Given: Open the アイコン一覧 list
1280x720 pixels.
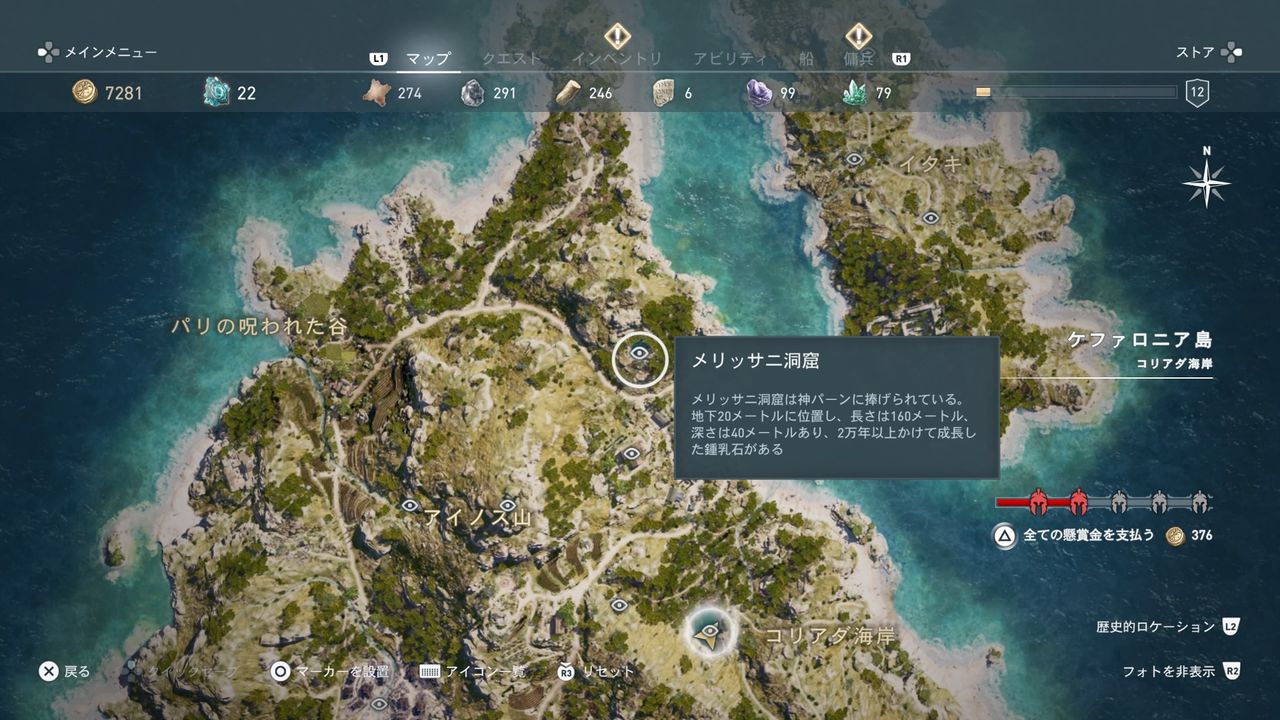Looking at the screenshot, I should point(483,672).
